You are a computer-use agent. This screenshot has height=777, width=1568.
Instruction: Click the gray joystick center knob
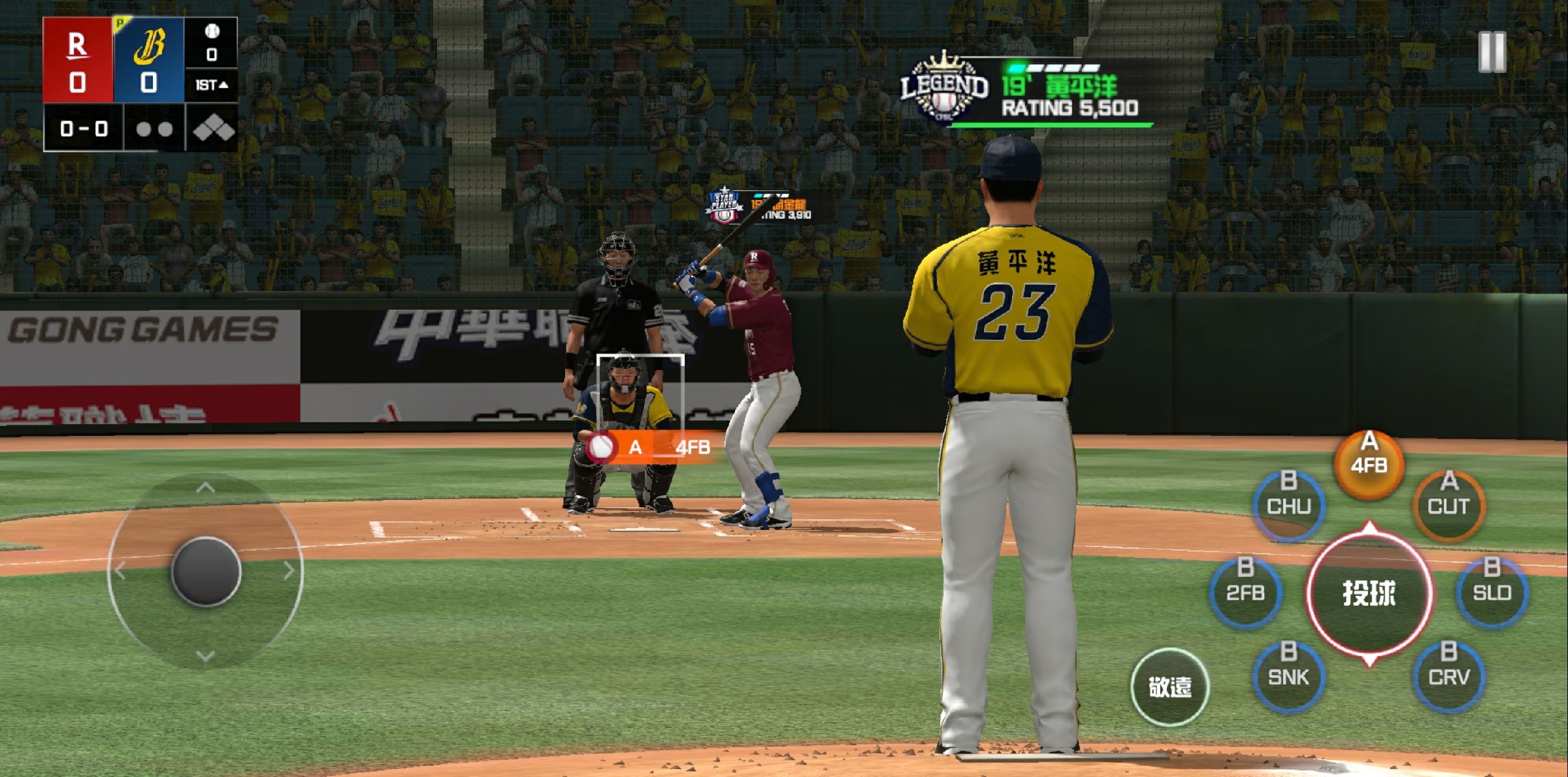(206, 571)
